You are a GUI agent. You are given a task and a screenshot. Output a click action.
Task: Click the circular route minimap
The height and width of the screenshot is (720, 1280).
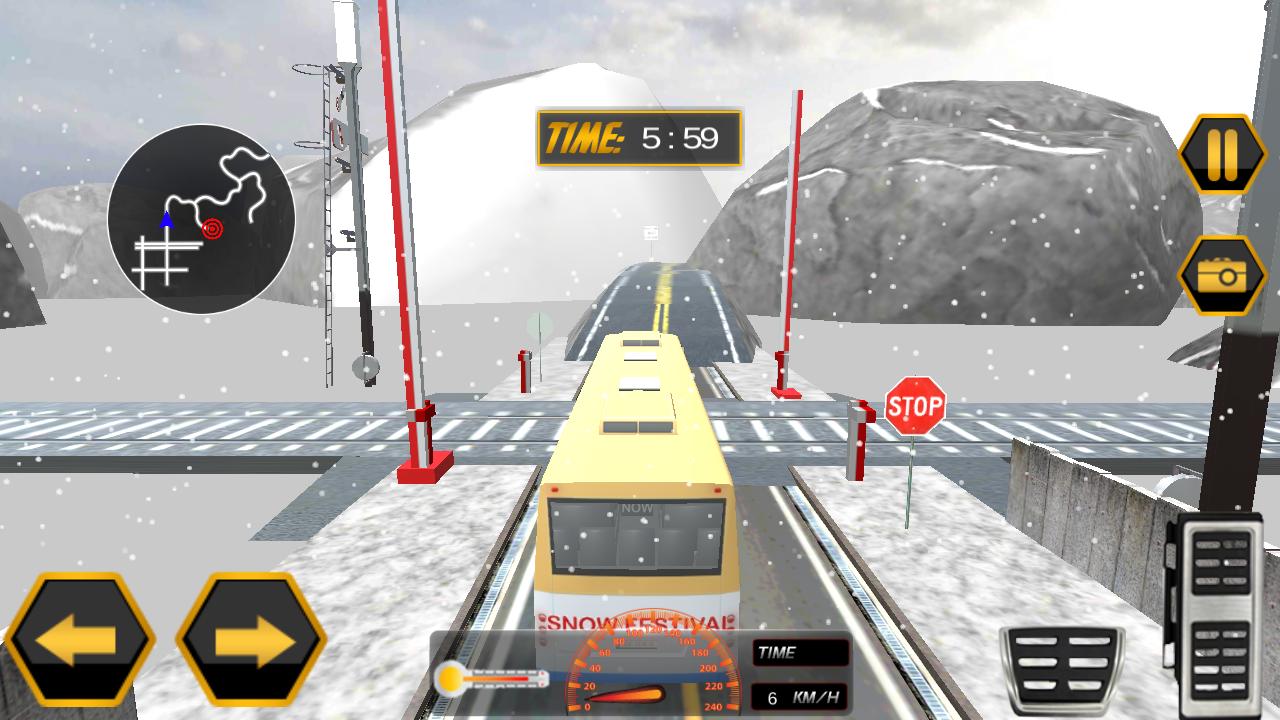click(201, 219)
